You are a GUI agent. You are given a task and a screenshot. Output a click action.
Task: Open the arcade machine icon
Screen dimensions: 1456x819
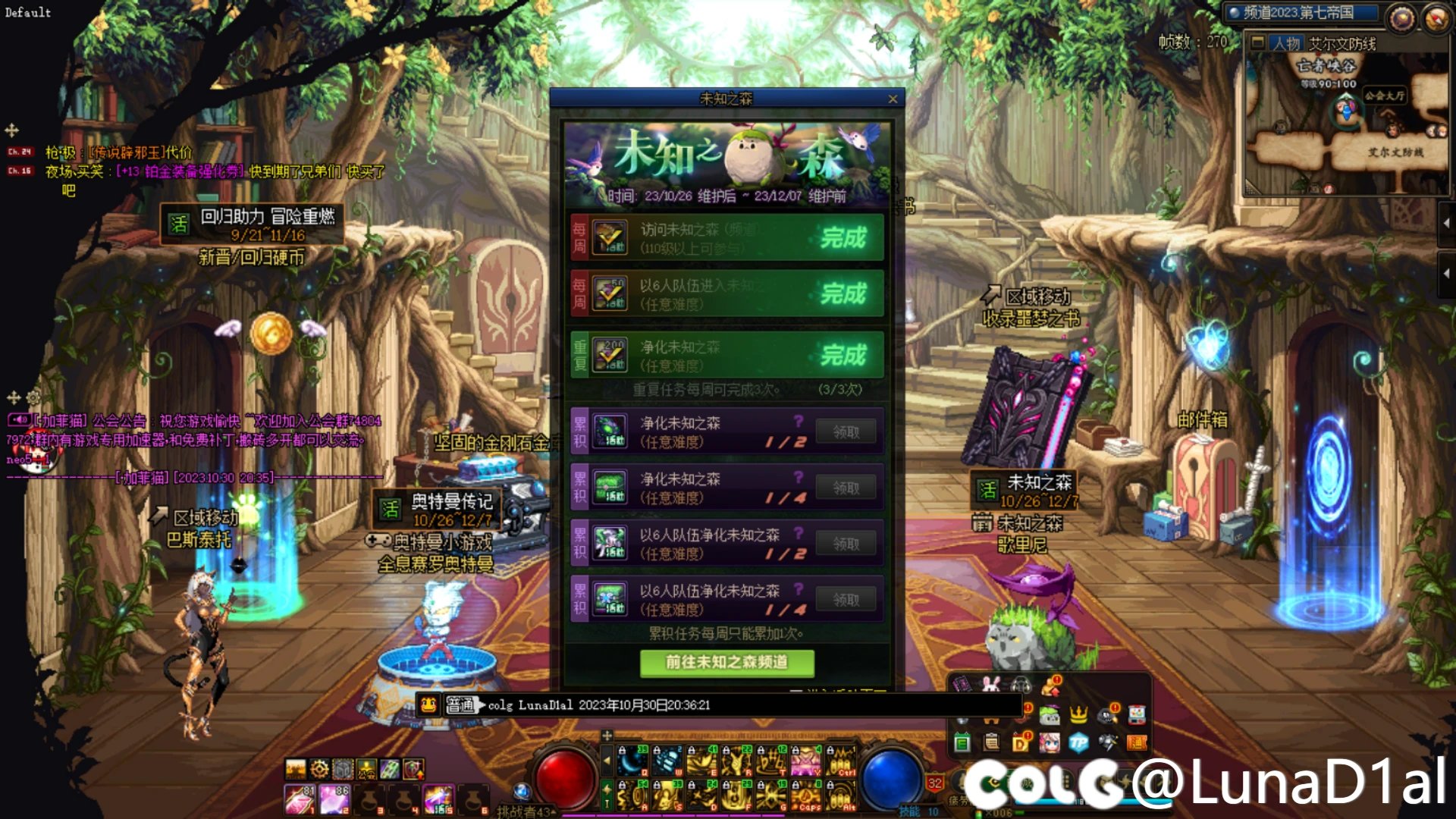[x=1136, y=714]
